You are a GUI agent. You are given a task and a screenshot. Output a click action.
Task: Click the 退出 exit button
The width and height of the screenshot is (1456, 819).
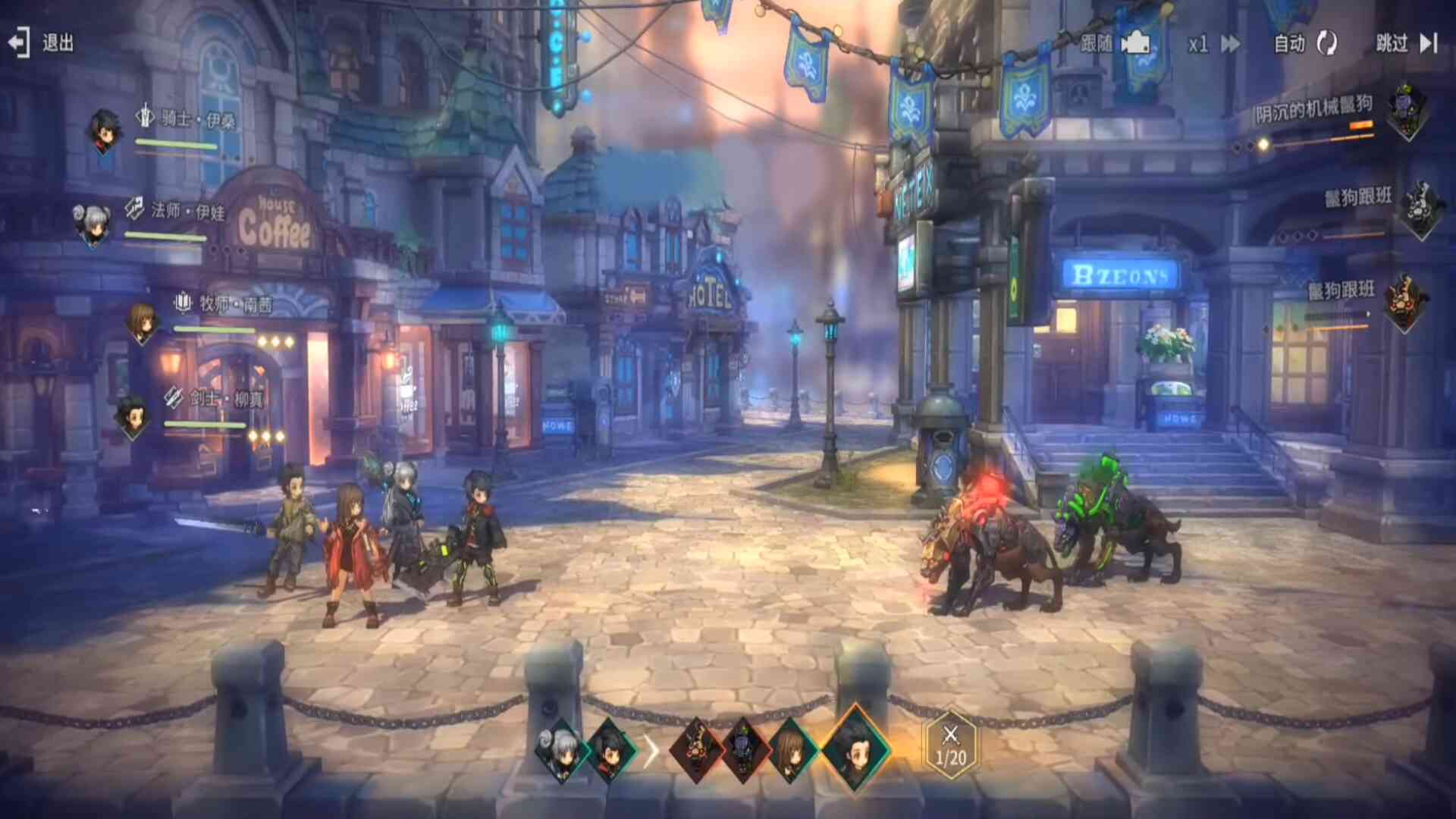[41, 42]
